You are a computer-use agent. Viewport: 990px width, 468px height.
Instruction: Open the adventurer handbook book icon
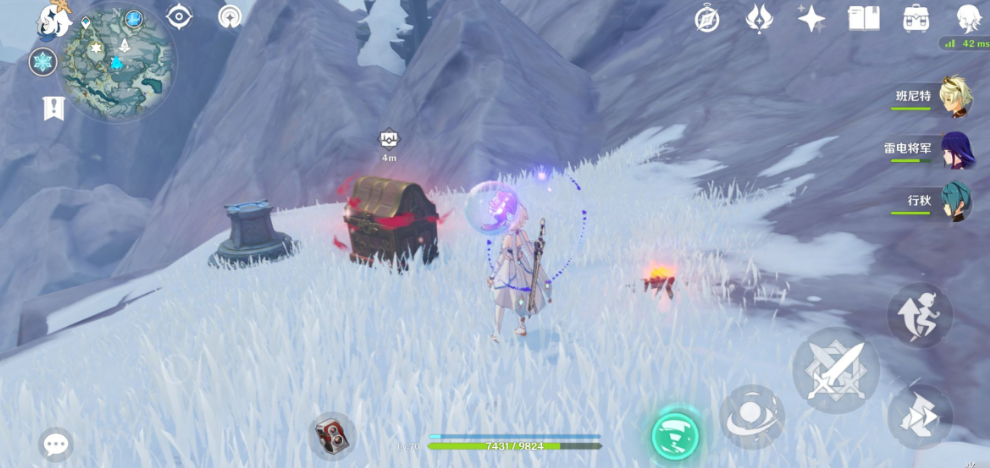pyautogui.click(x=863, y=18)
